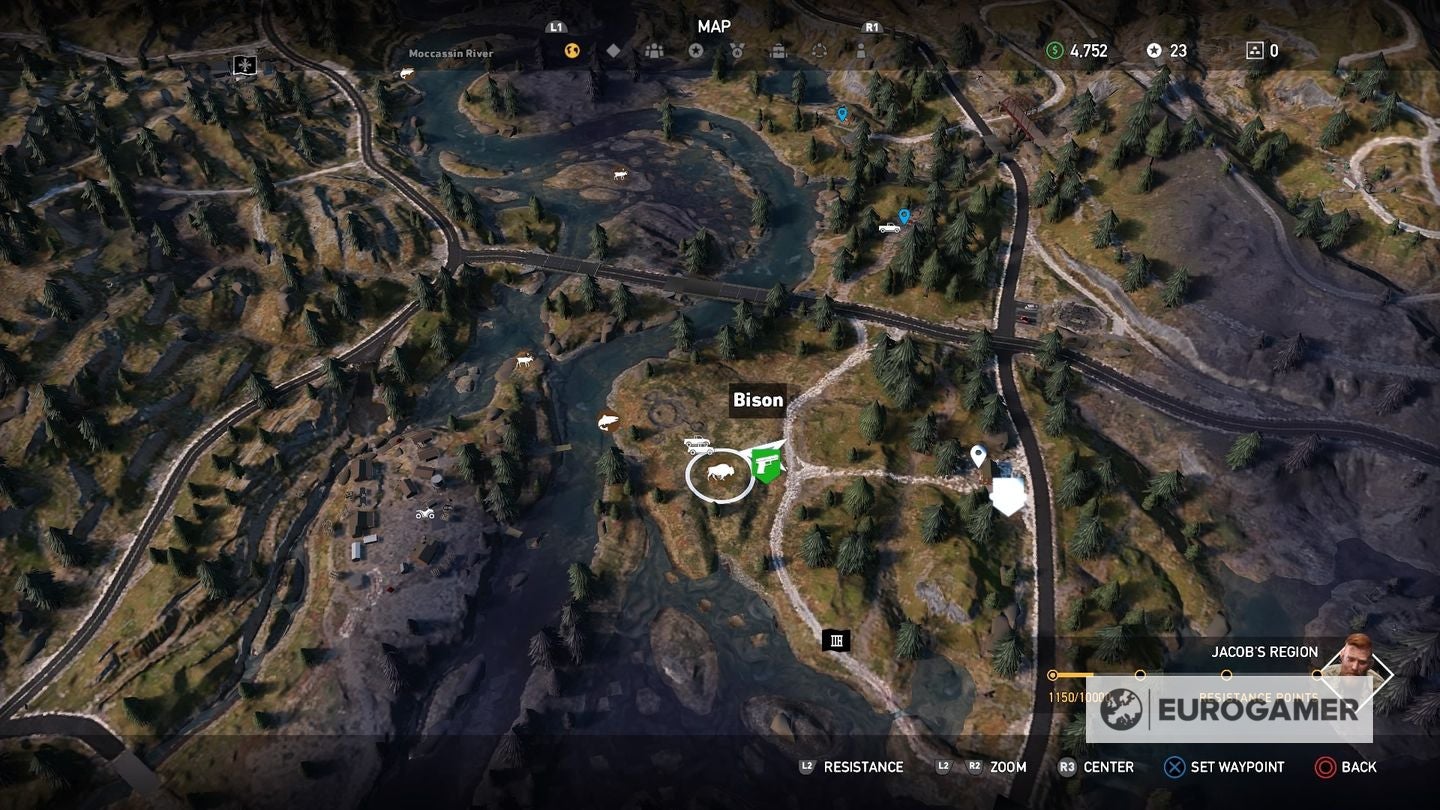This screenshot has width=1440, height=810.
Task: Switch tabs using the R1 bumper label
Action: click(871, 27)
